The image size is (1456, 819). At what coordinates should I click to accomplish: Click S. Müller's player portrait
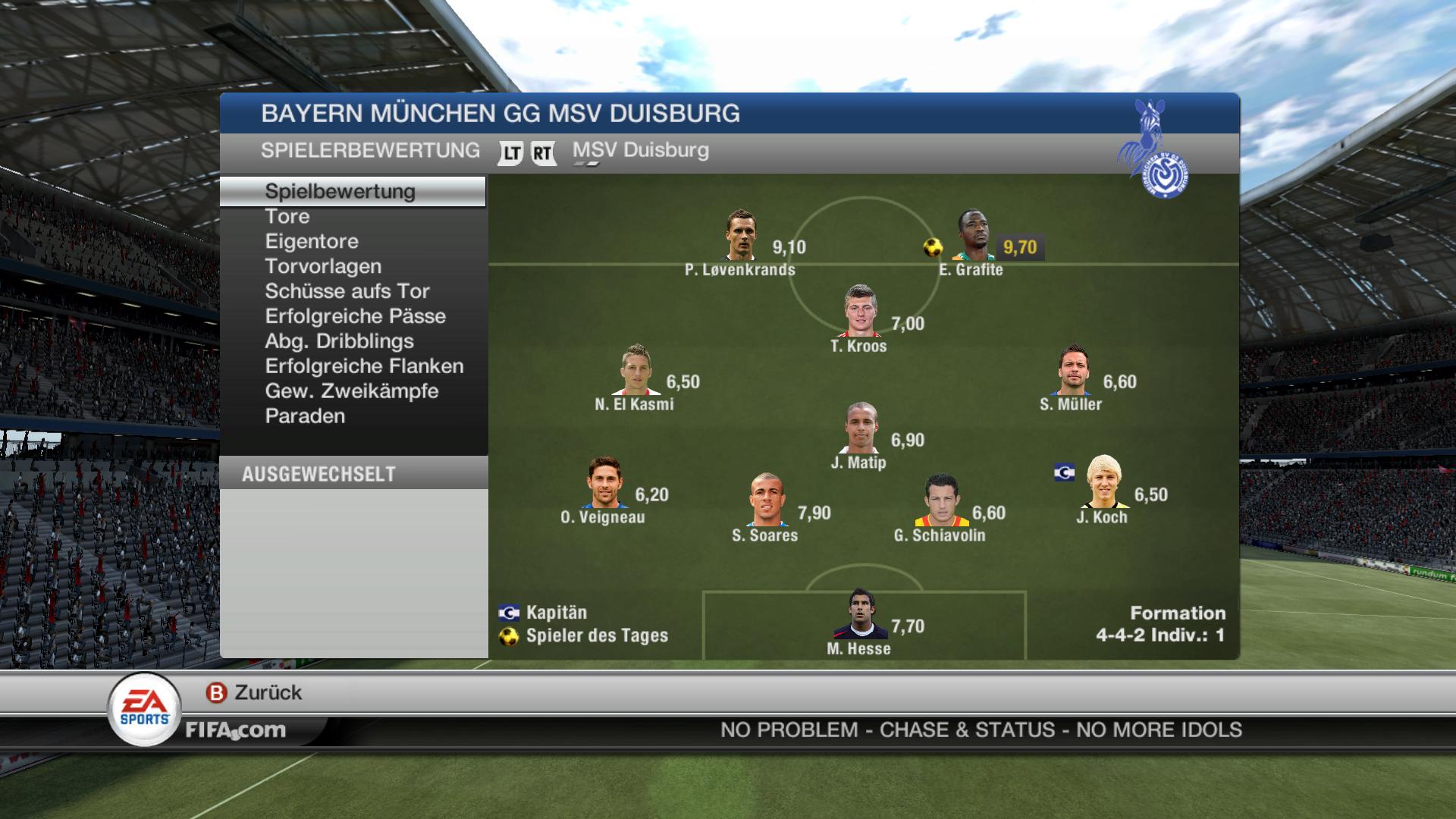[x=1073, y=370]
